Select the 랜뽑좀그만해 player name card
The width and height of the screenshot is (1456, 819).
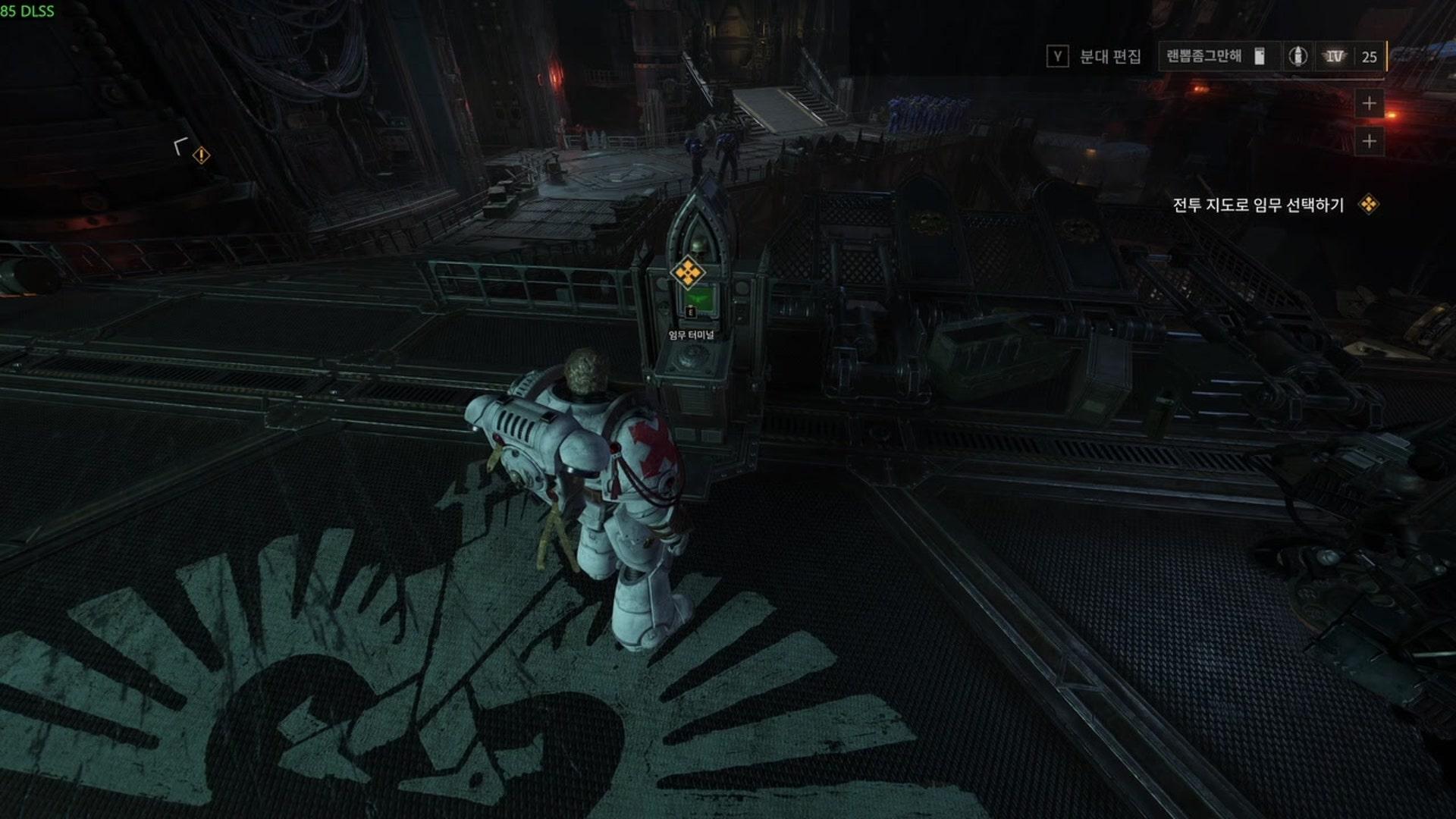(x=1204, y=56)
